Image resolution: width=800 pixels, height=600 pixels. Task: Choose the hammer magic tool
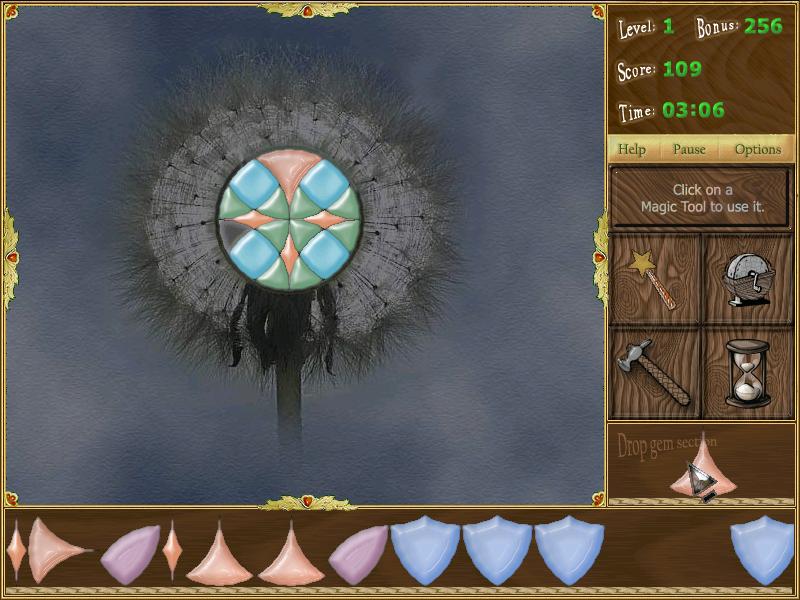(x=655, y=372)
